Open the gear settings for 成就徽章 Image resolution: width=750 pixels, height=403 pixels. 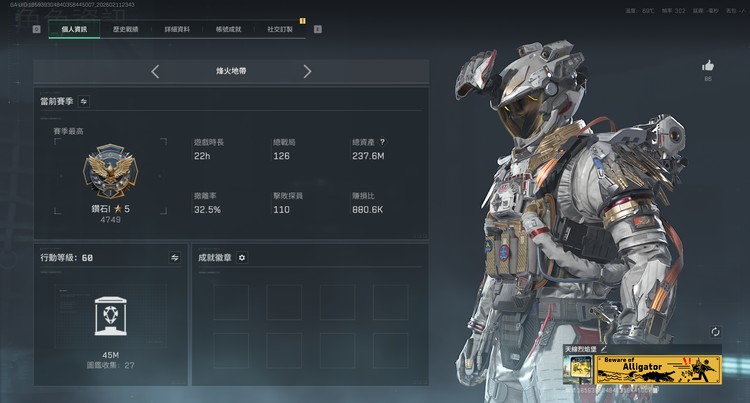click(x=242, y=257)
